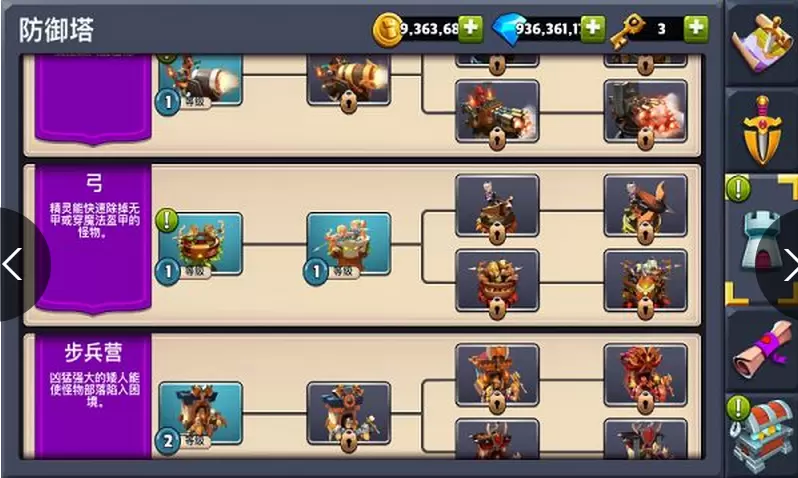Select the level 1 cannon tower
This screenshot has width=798, height=478.
point(200,78)
